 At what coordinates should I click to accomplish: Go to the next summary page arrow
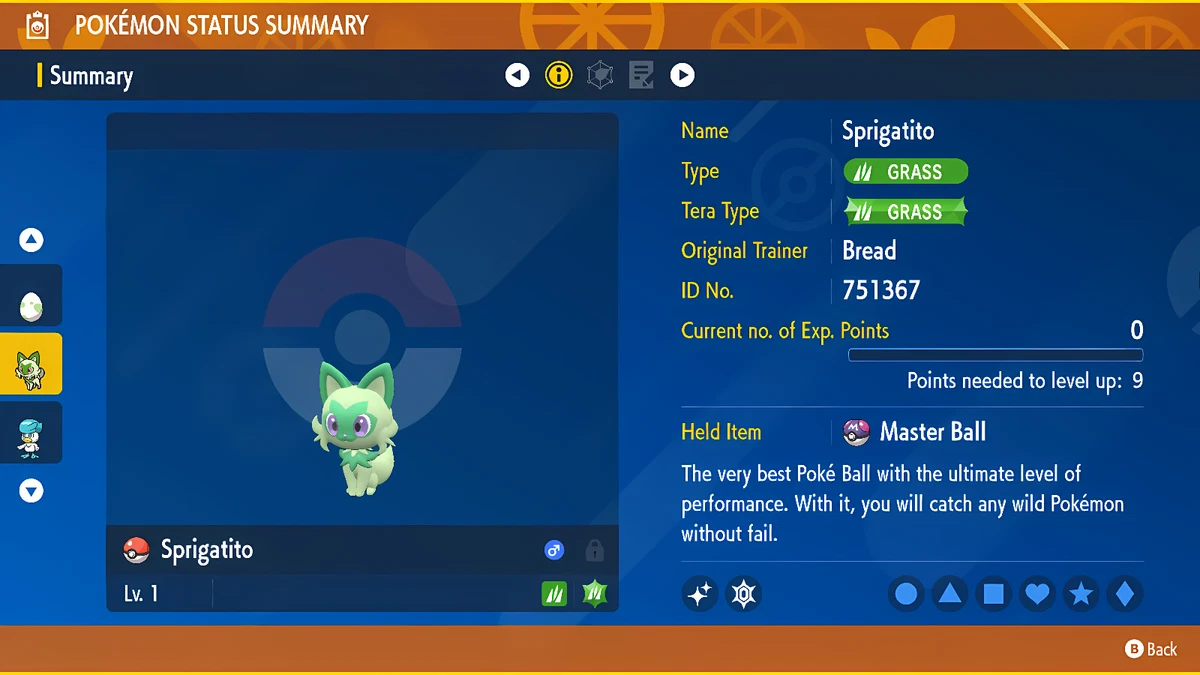pos(682,75)
